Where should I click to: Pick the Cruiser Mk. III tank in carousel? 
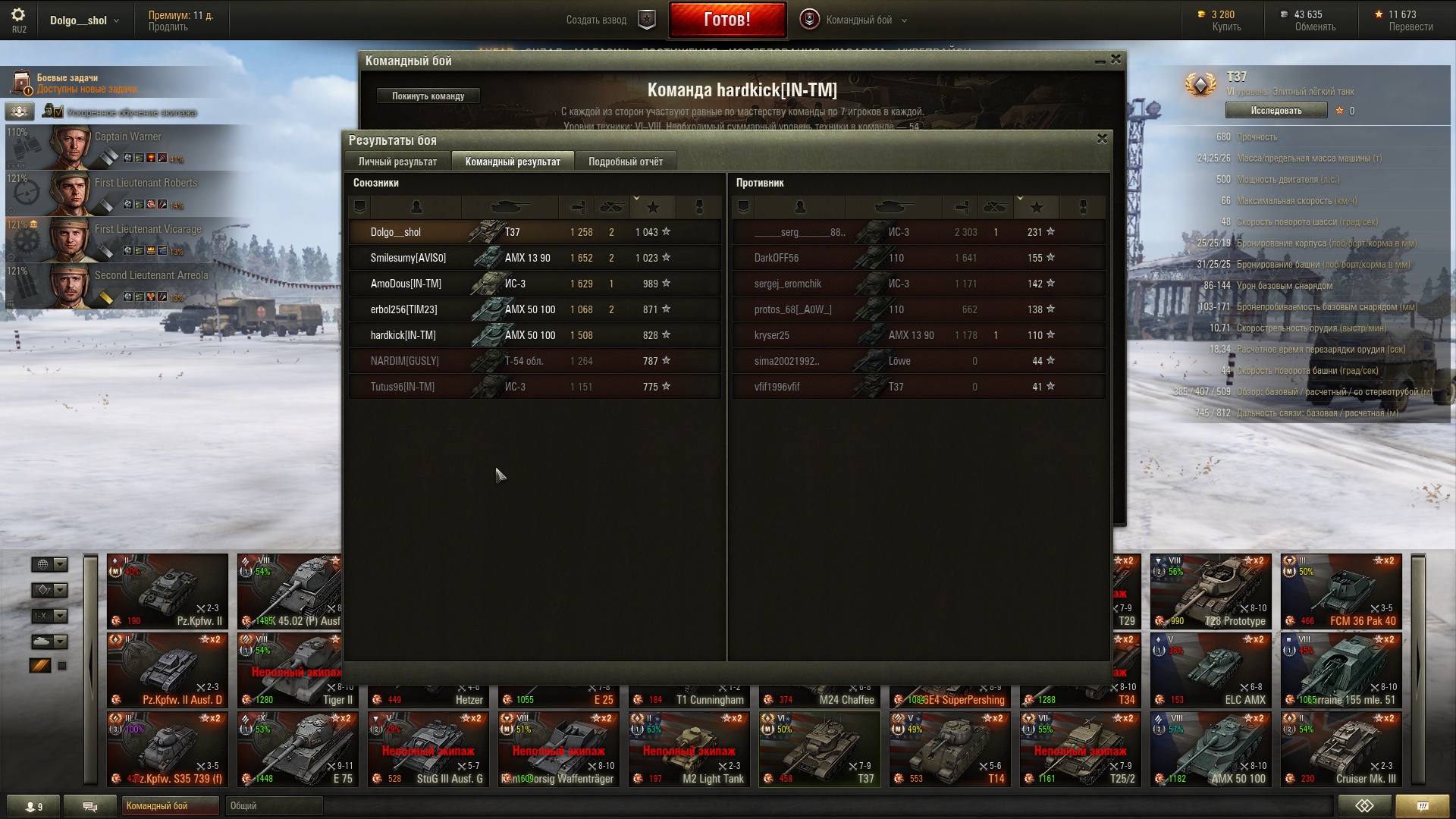pos(1341,749)
